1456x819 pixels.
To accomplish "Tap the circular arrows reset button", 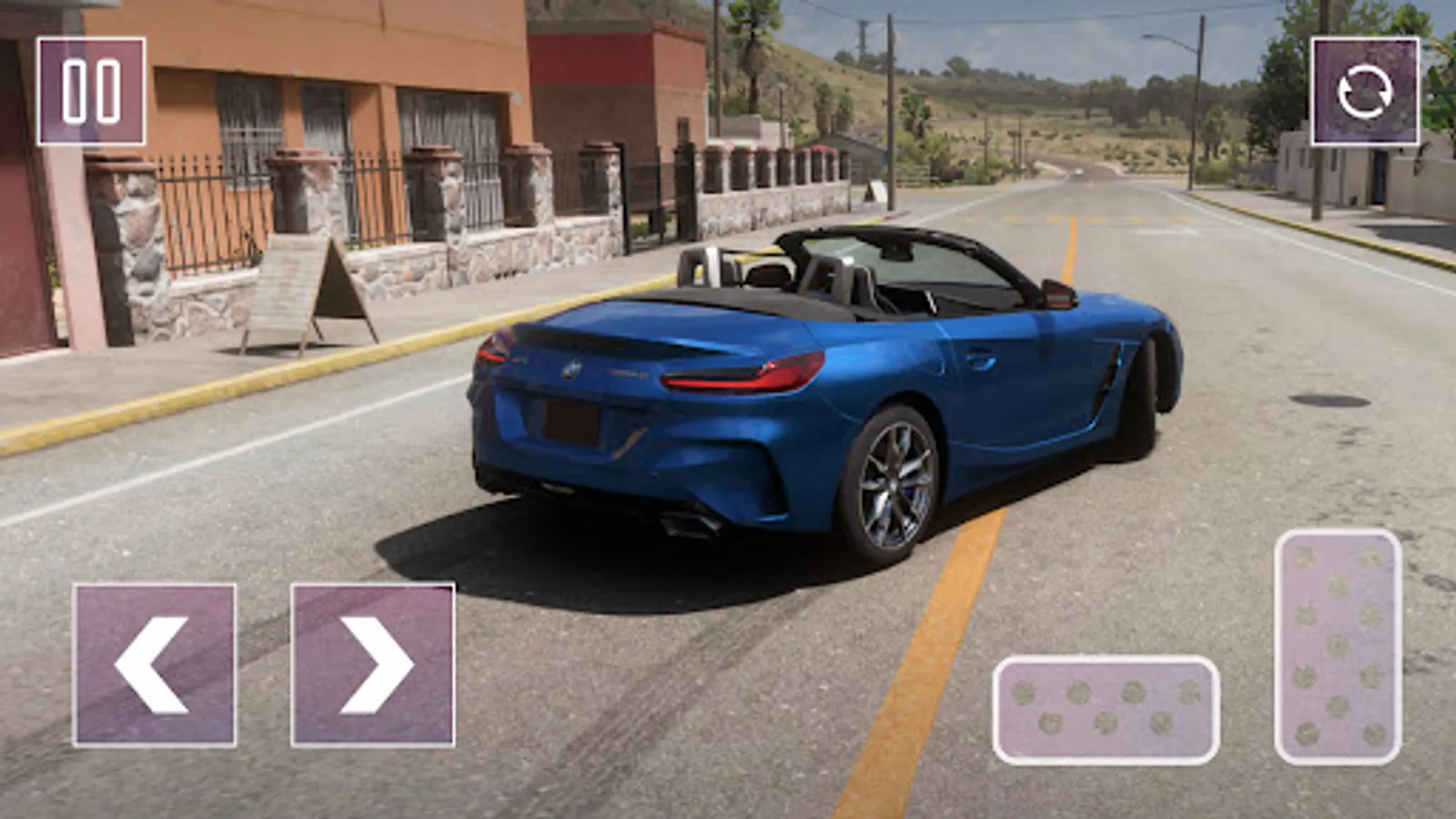I will [1364, 91].
